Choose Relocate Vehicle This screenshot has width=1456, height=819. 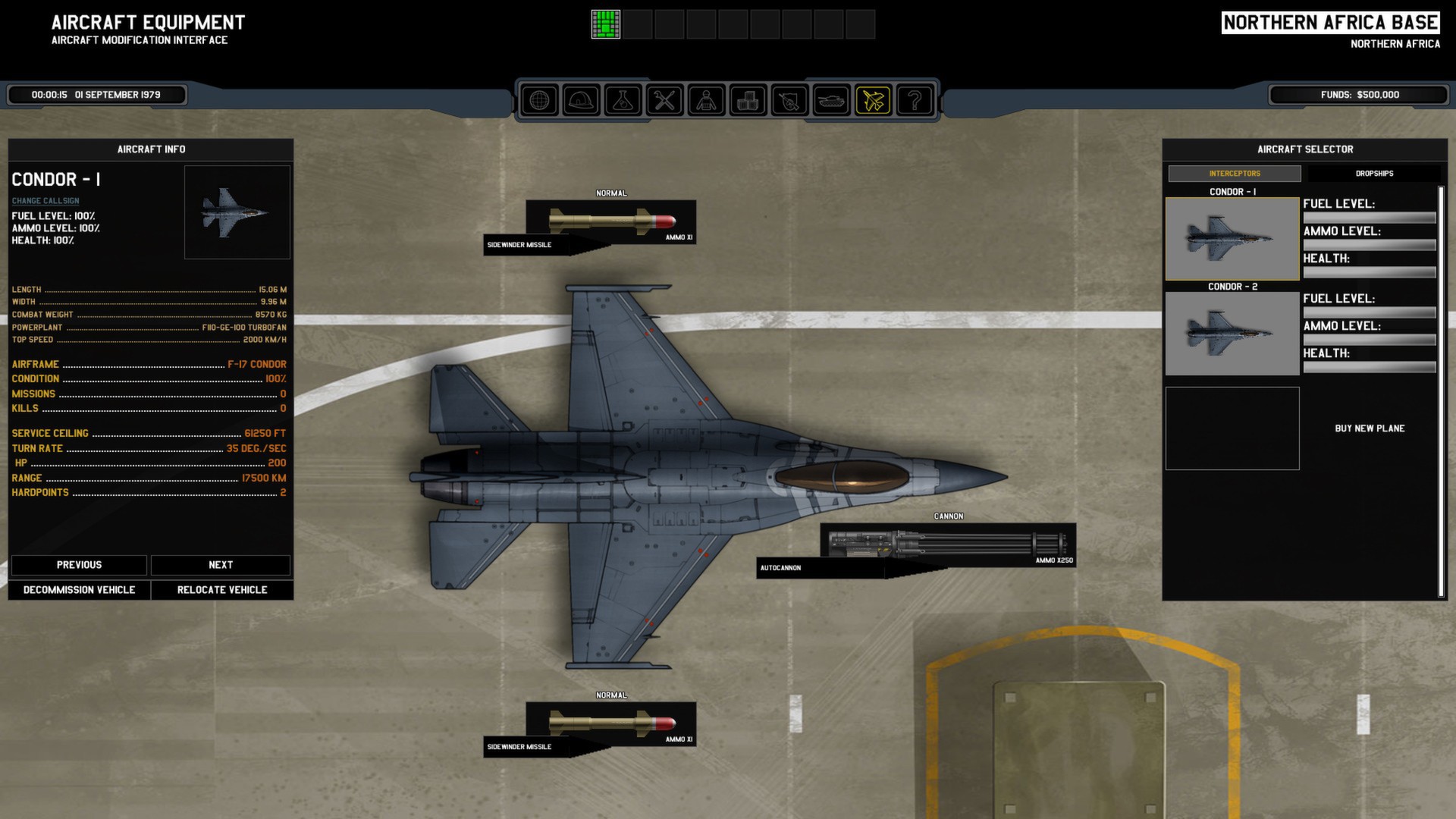point(222,590)
